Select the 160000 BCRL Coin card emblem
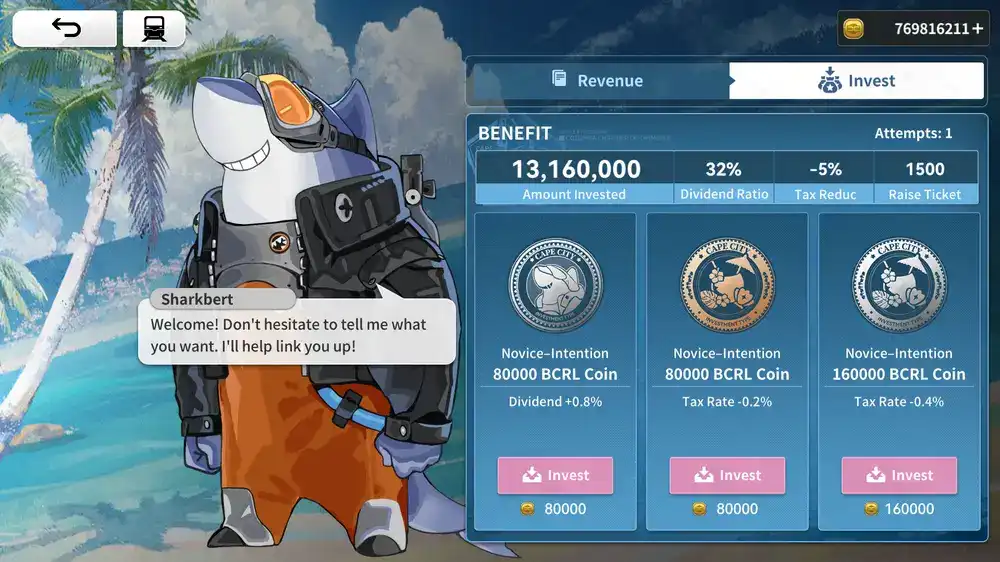The height and width of the screenshot is (562, 1000). point(899,286)
